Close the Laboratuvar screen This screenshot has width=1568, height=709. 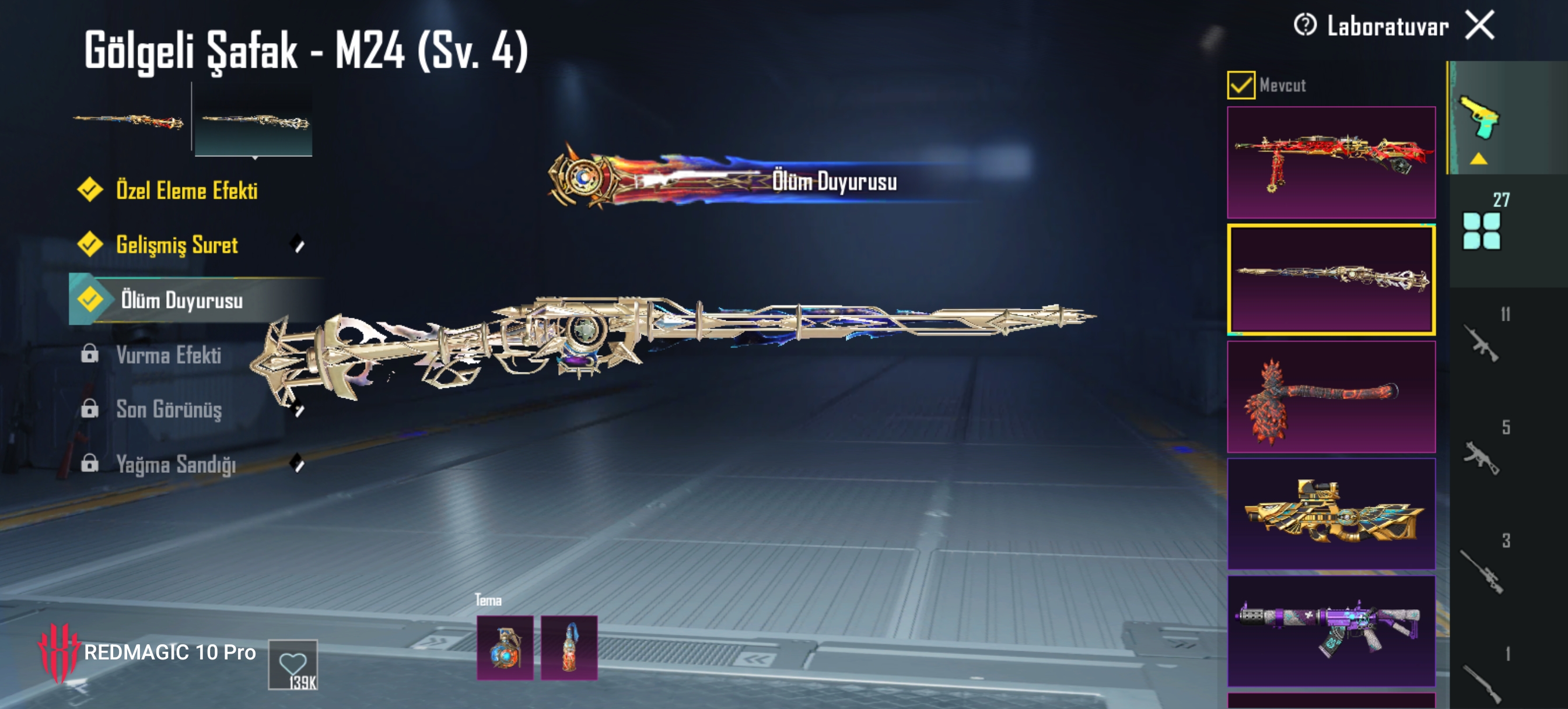pyautogui.click(x=1479, y=26)
